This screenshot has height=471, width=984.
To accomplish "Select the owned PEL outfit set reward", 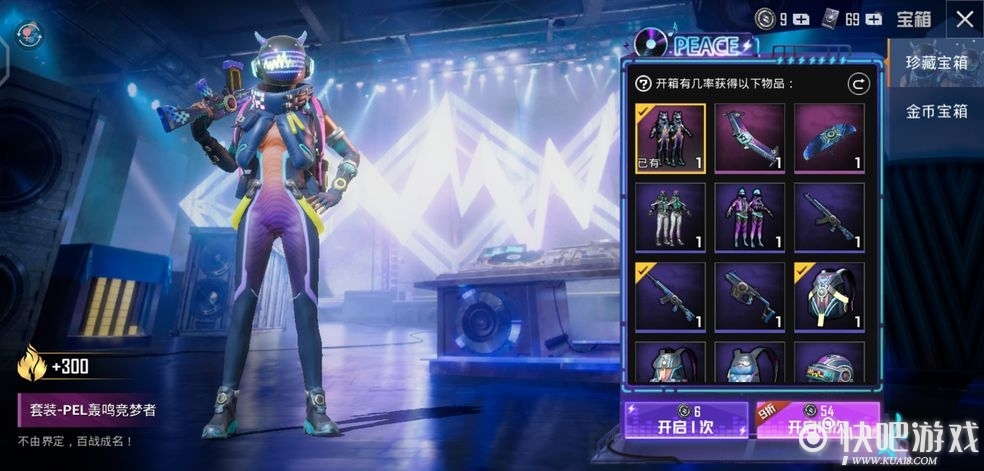I will point(670,139).
